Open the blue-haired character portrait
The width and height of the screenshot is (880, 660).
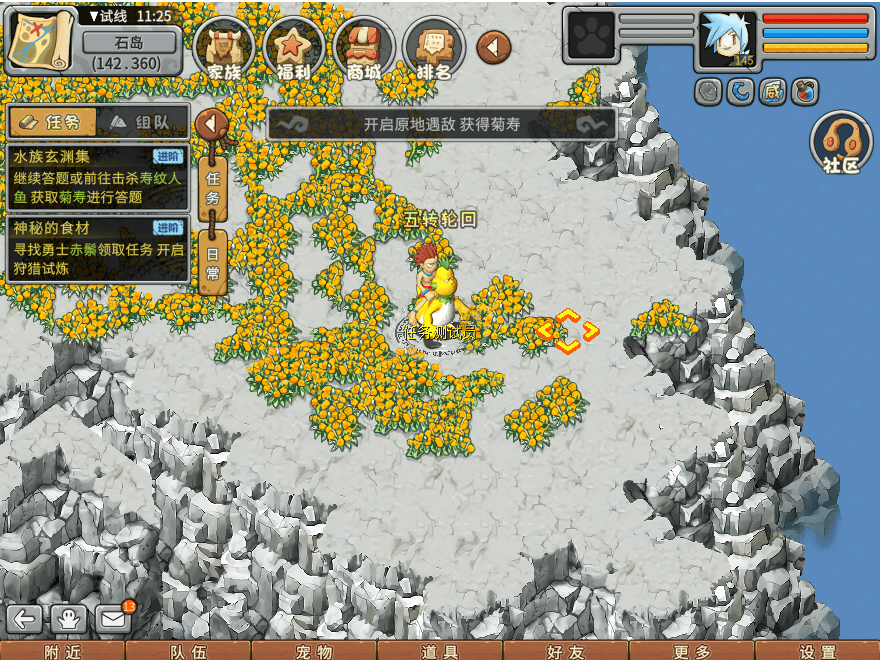click(727, 40)
